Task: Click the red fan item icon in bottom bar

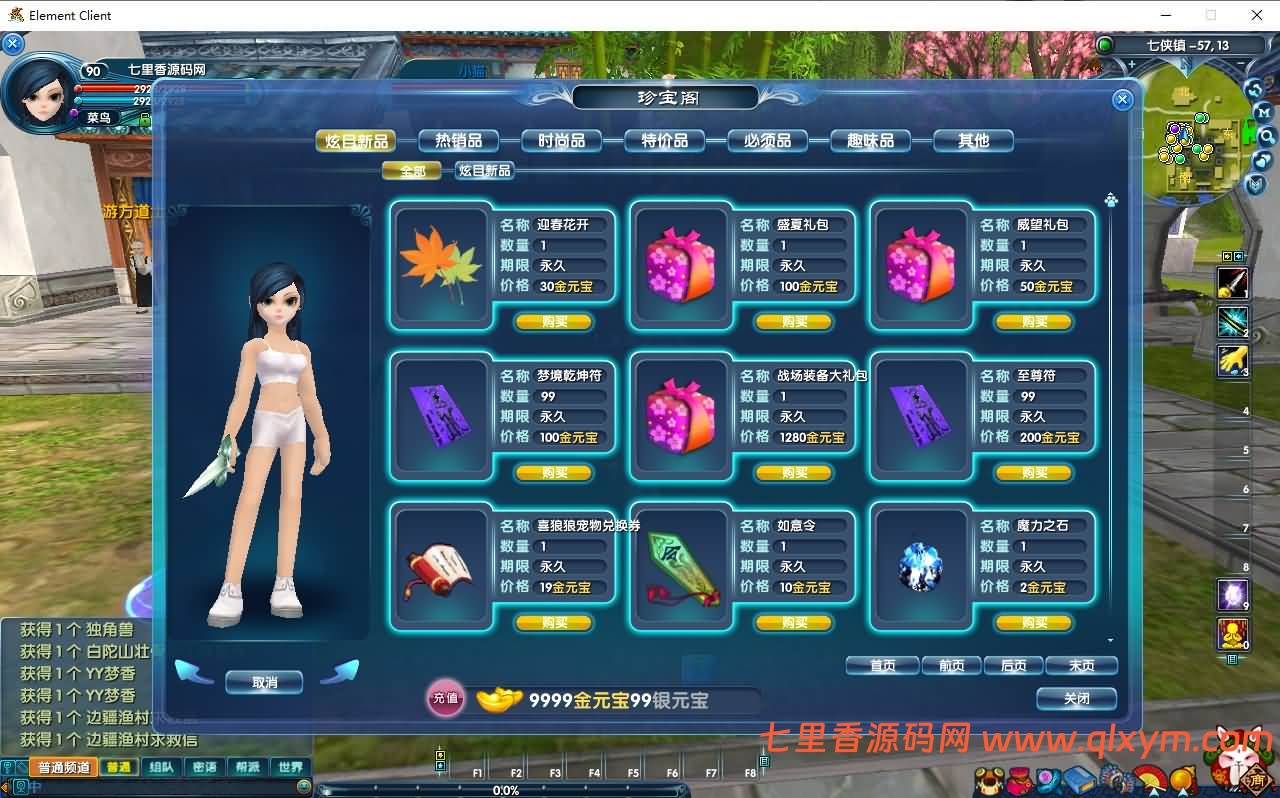Action: (1150, 778)
